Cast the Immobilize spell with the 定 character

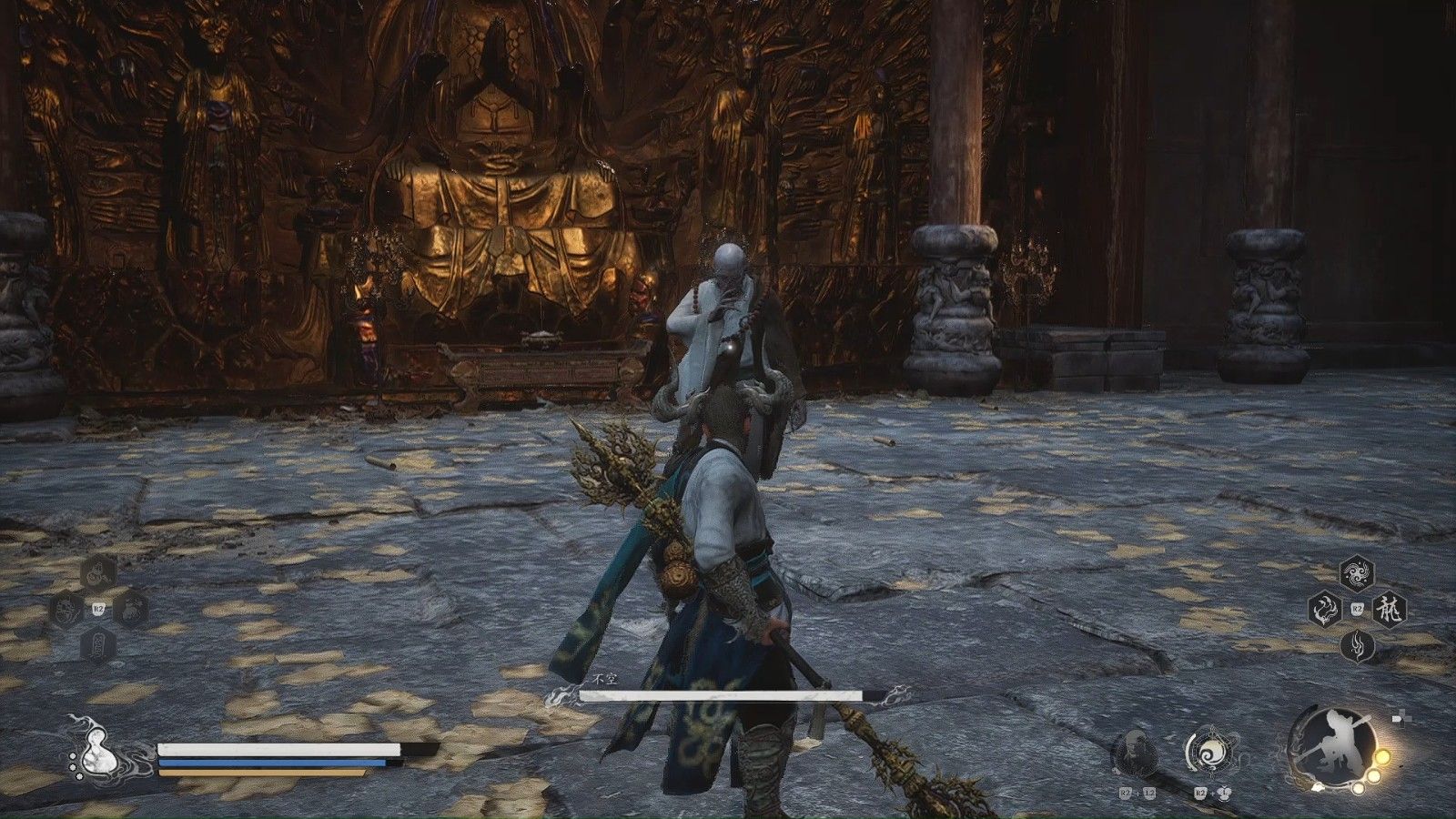[1391, 609]
